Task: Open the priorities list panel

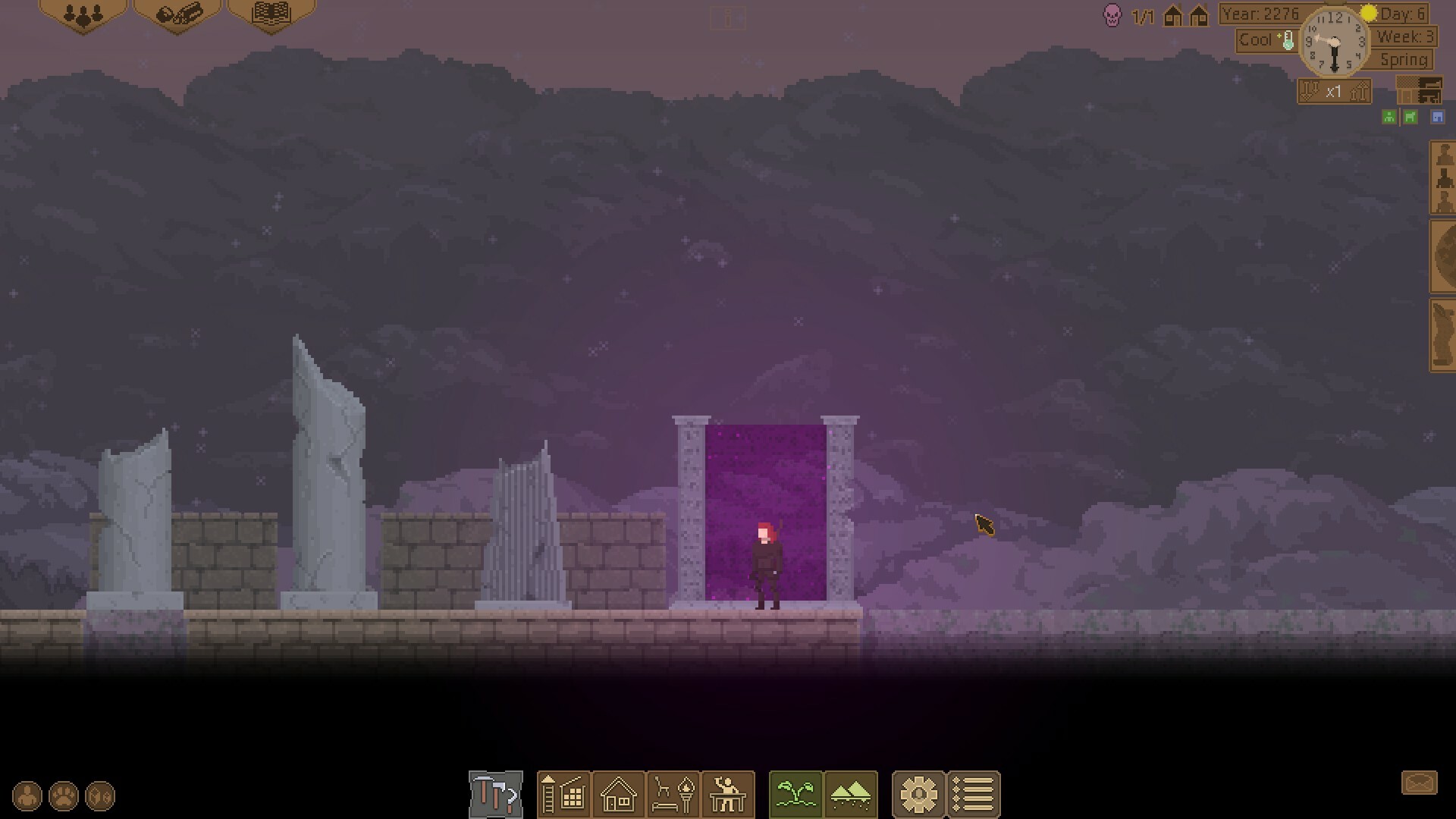Action: [974, 795]
